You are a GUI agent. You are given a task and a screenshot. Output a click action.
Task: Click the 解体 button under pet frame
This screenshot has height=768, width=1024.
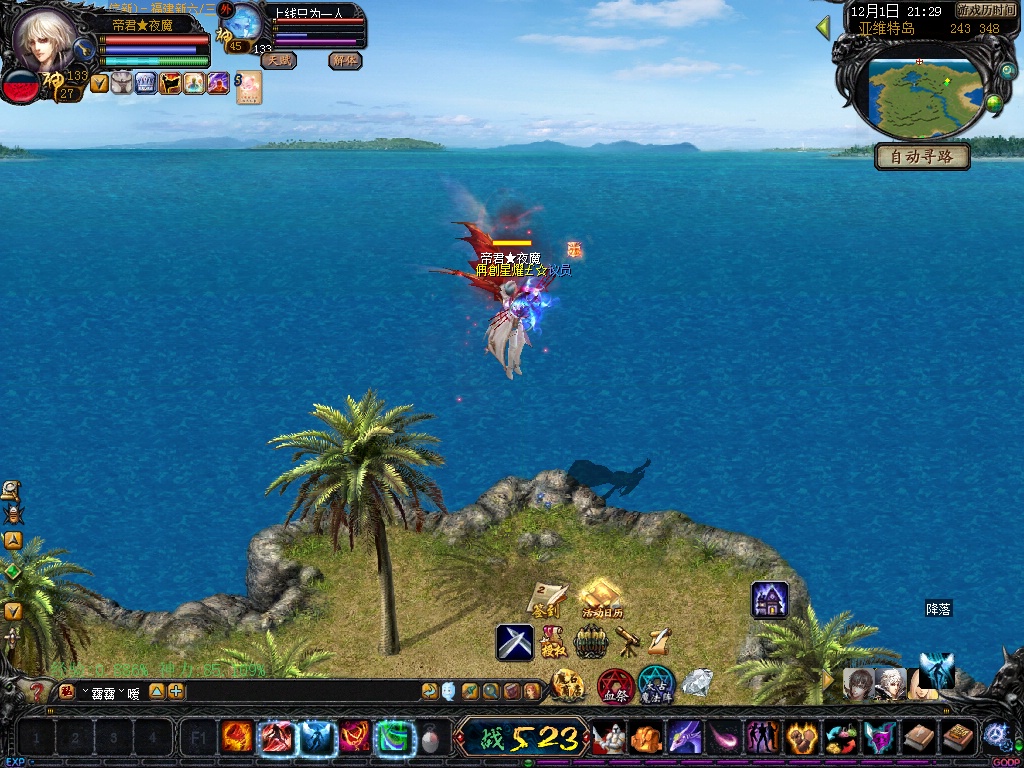point(345,60)
